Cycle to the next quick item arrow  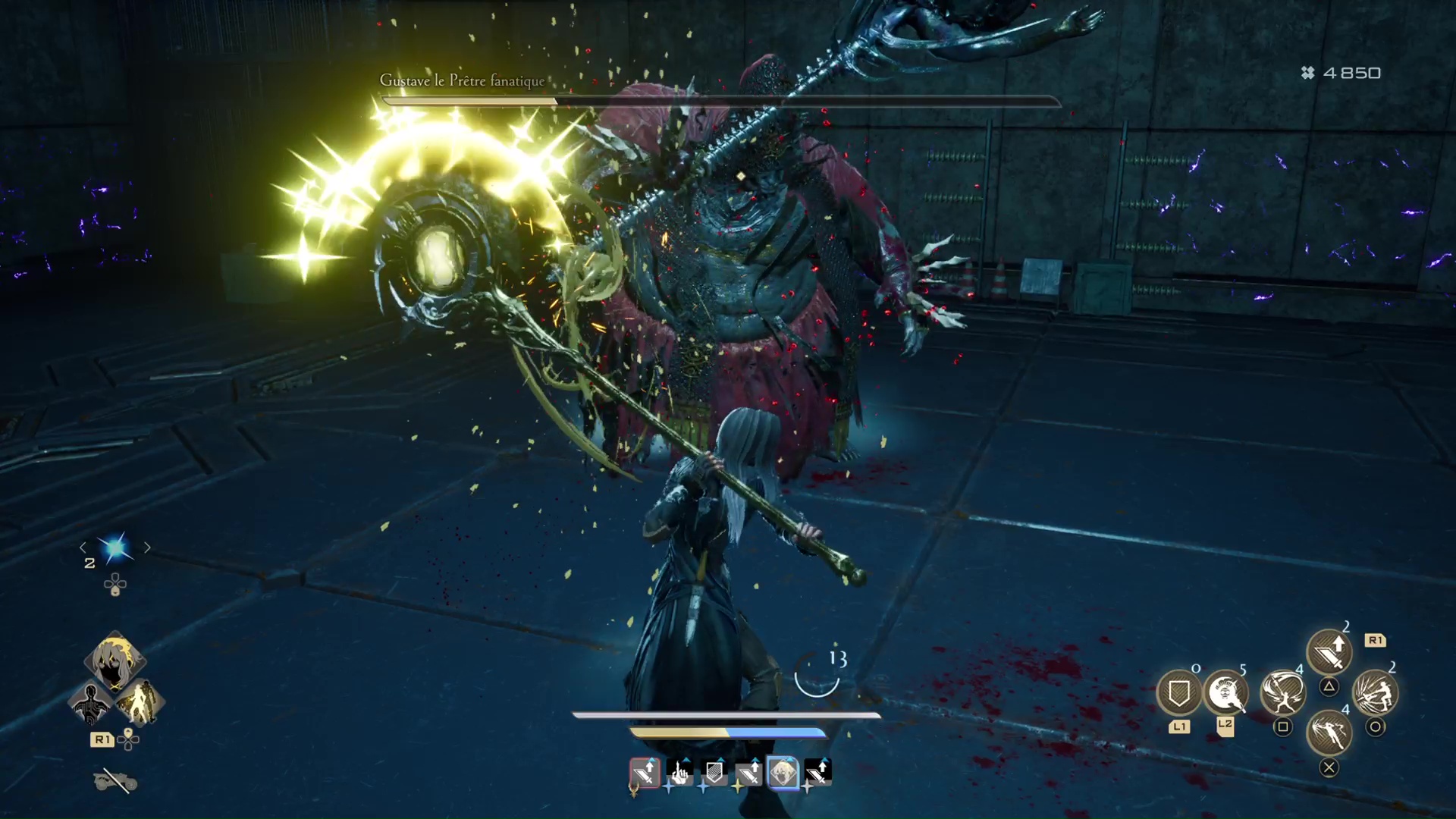click(147, 548)
